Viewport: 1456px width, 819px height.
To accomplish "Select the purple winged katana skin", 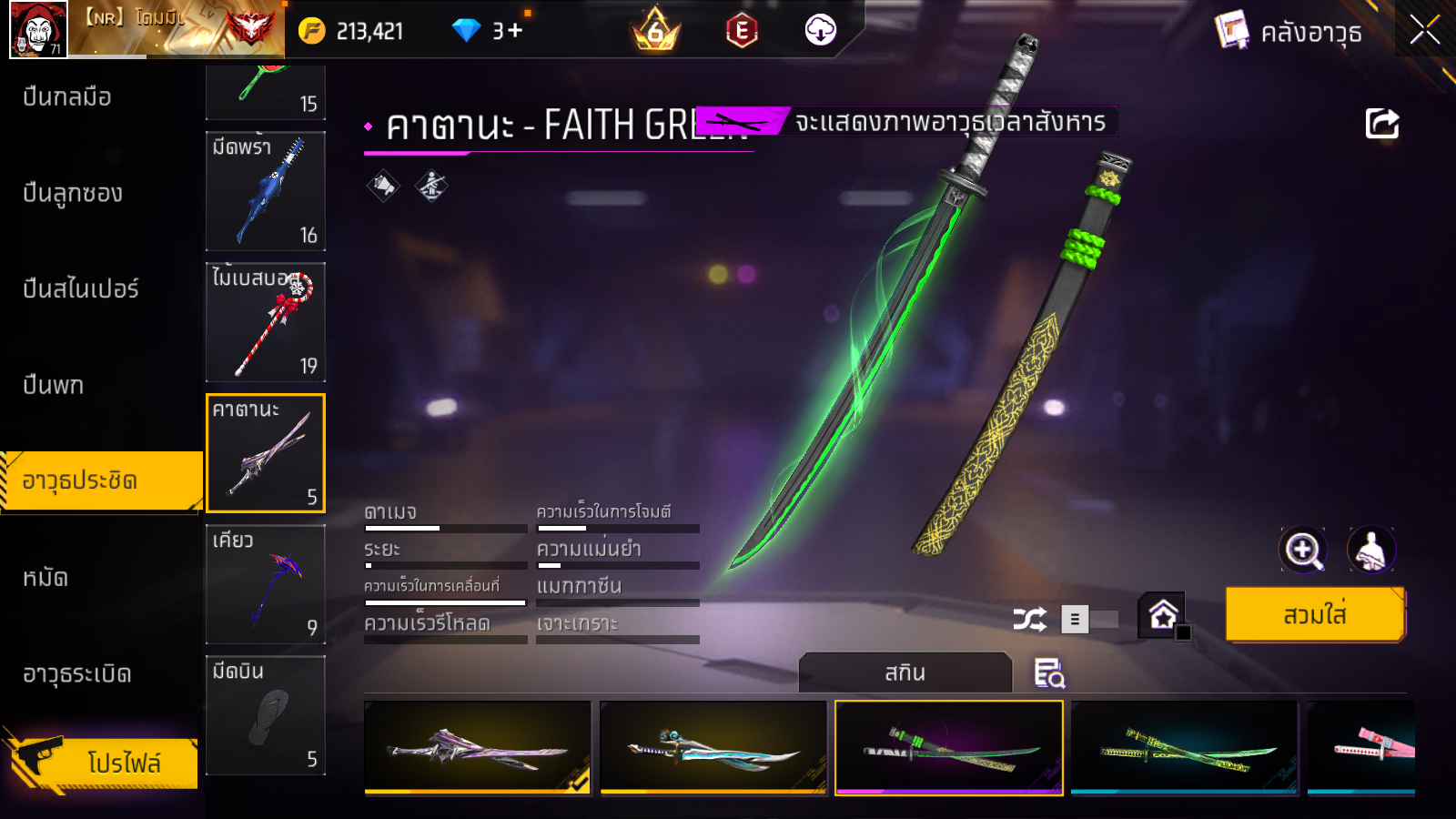I will coord(478,748).
